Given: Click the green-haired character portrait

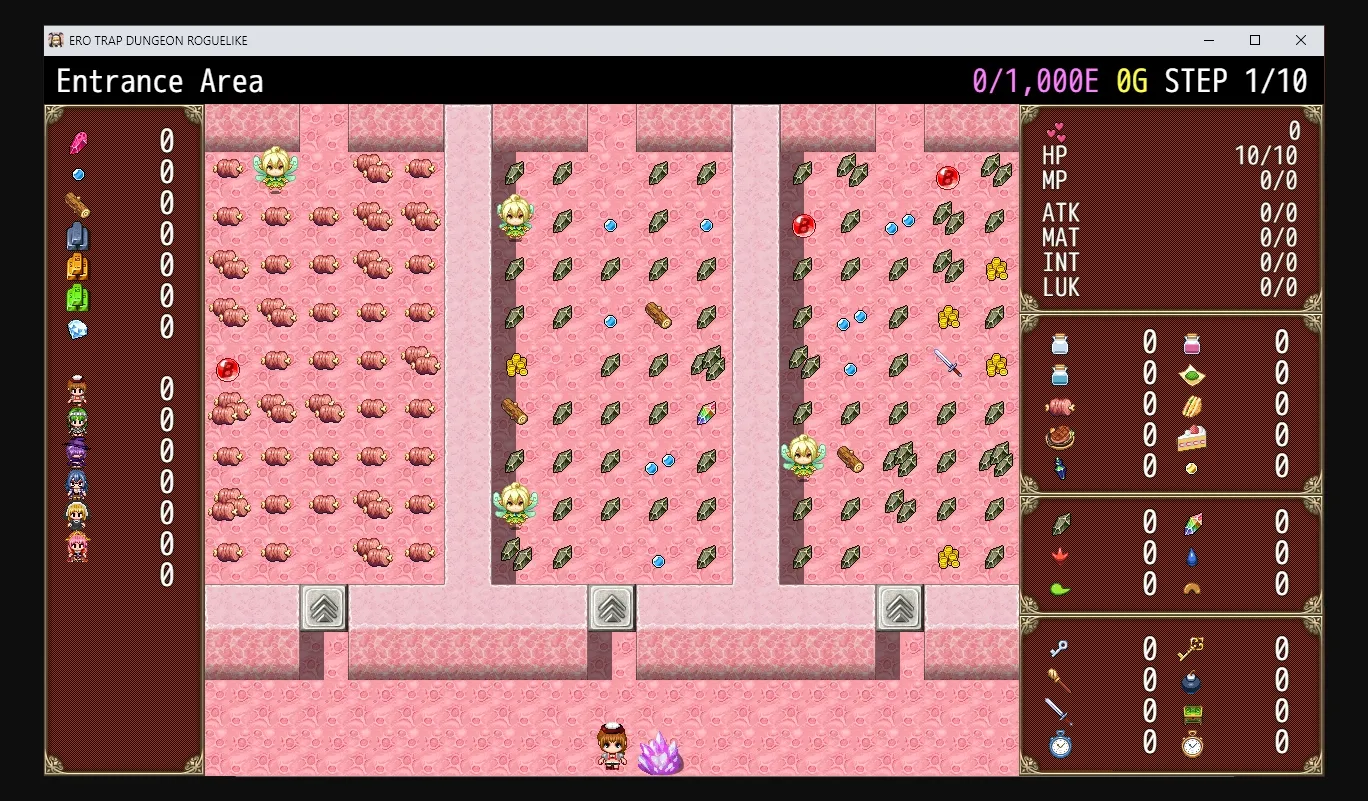Looking at the screenshot, I should [x=76, y=420].
